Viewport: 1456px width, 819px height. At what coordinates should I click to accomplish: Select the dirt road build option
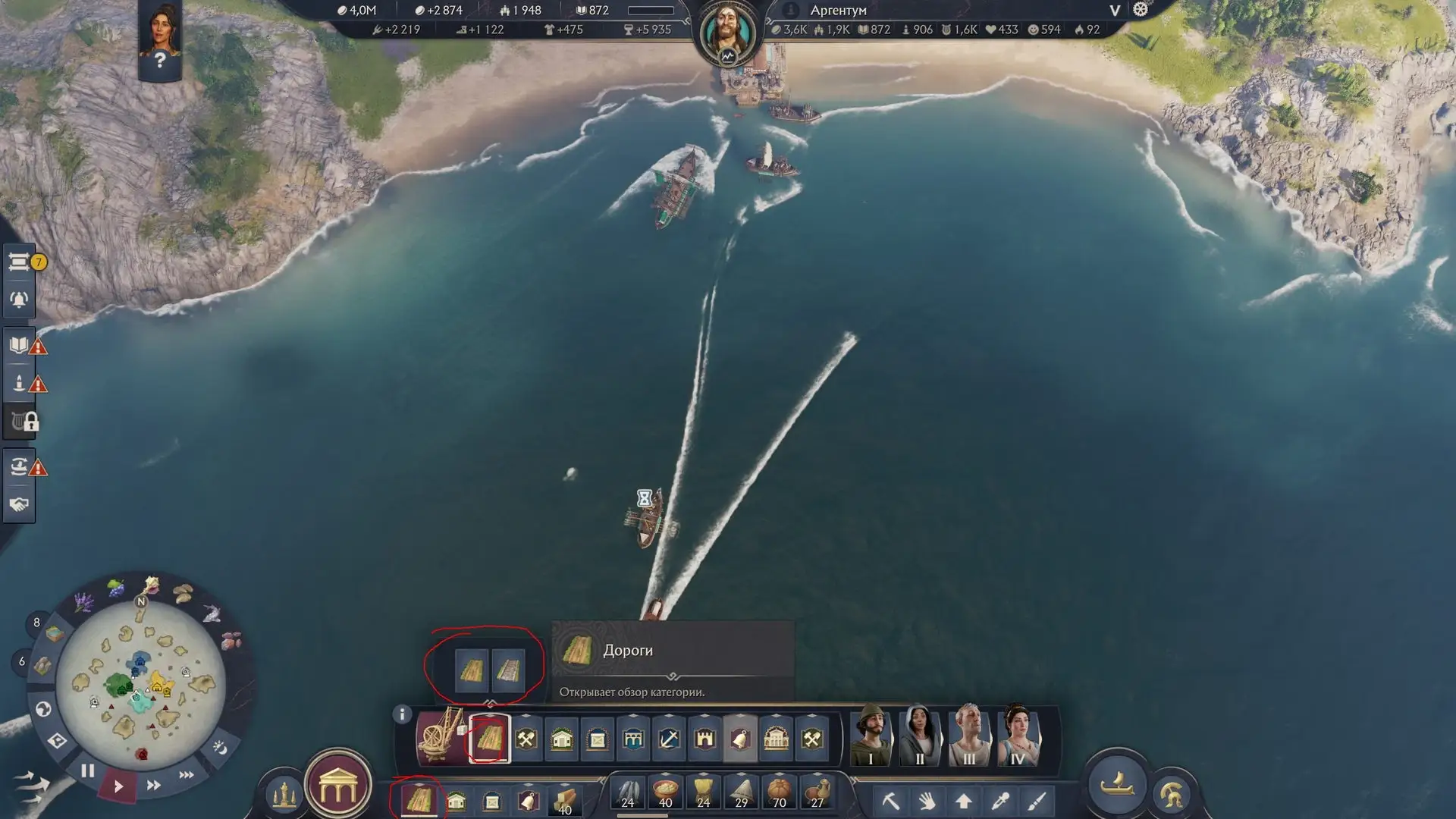472,670
